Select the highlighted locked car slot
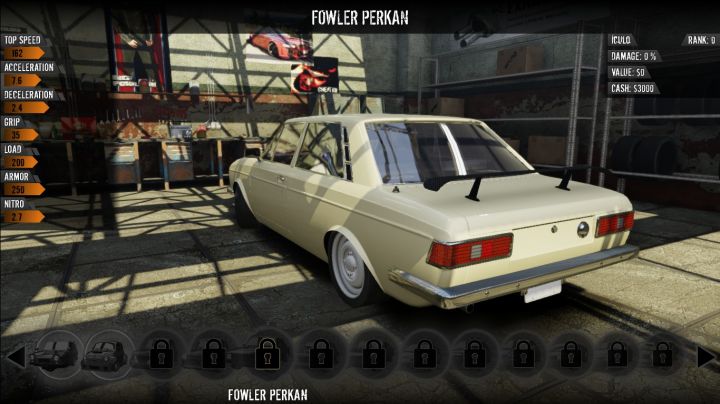 265,353
